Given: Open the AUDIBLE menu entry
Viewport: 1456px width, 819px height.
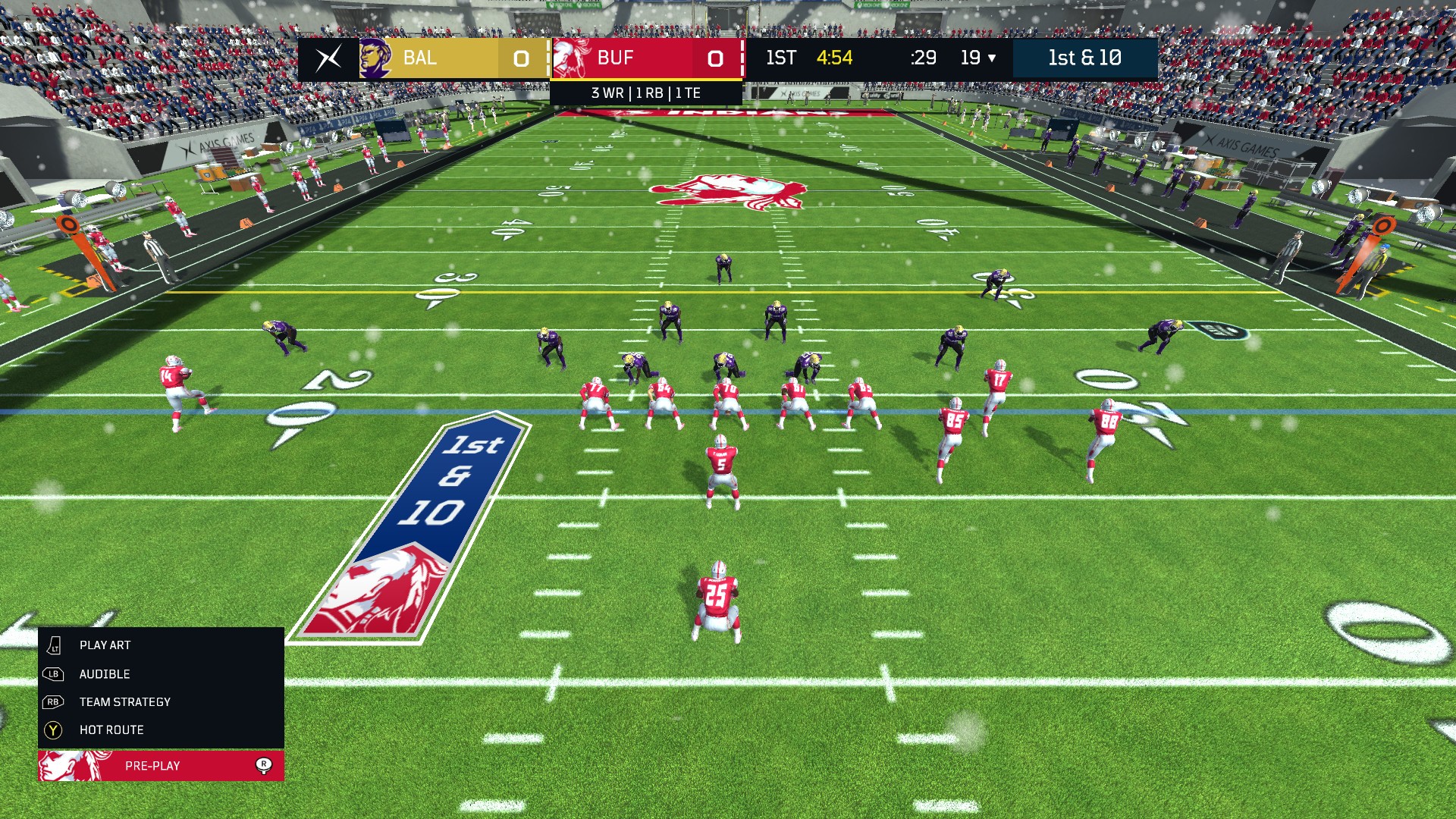Looking at the screenshot, I should (x=104, y=673).
